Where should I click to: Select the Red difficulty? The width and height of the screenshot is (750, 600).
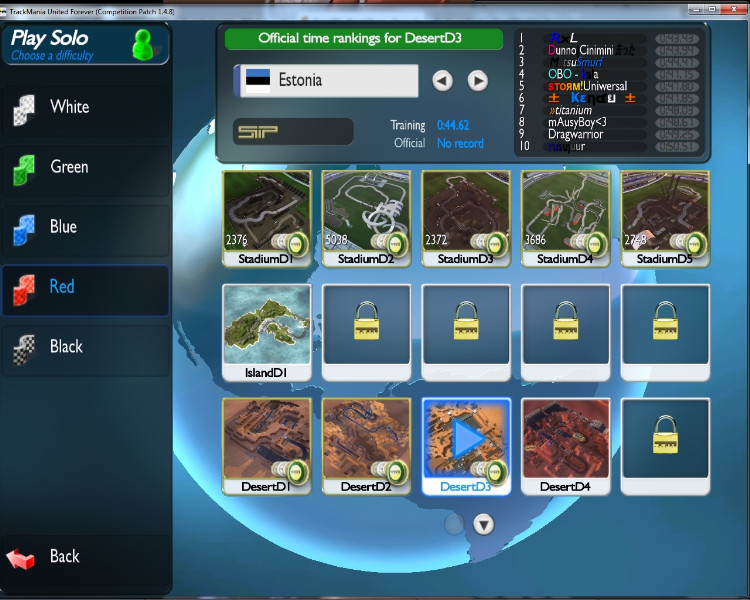(85, 287)
